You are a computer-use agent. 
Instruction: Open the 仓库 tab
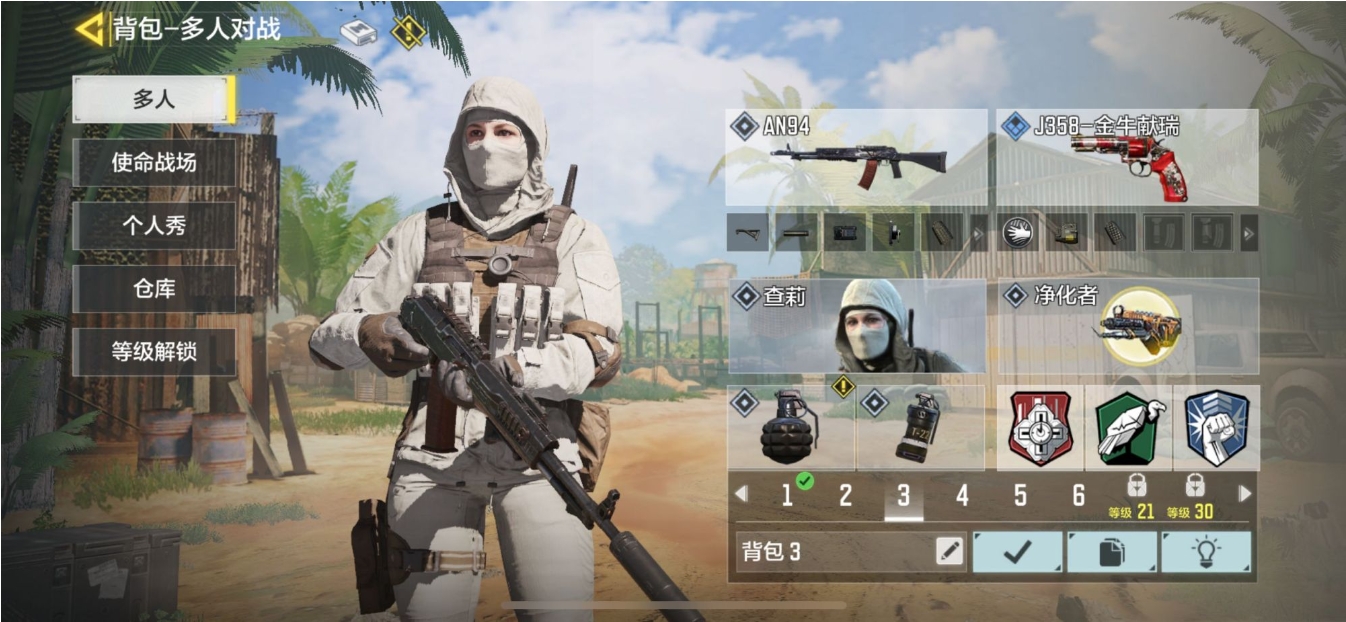pos(153,289)
